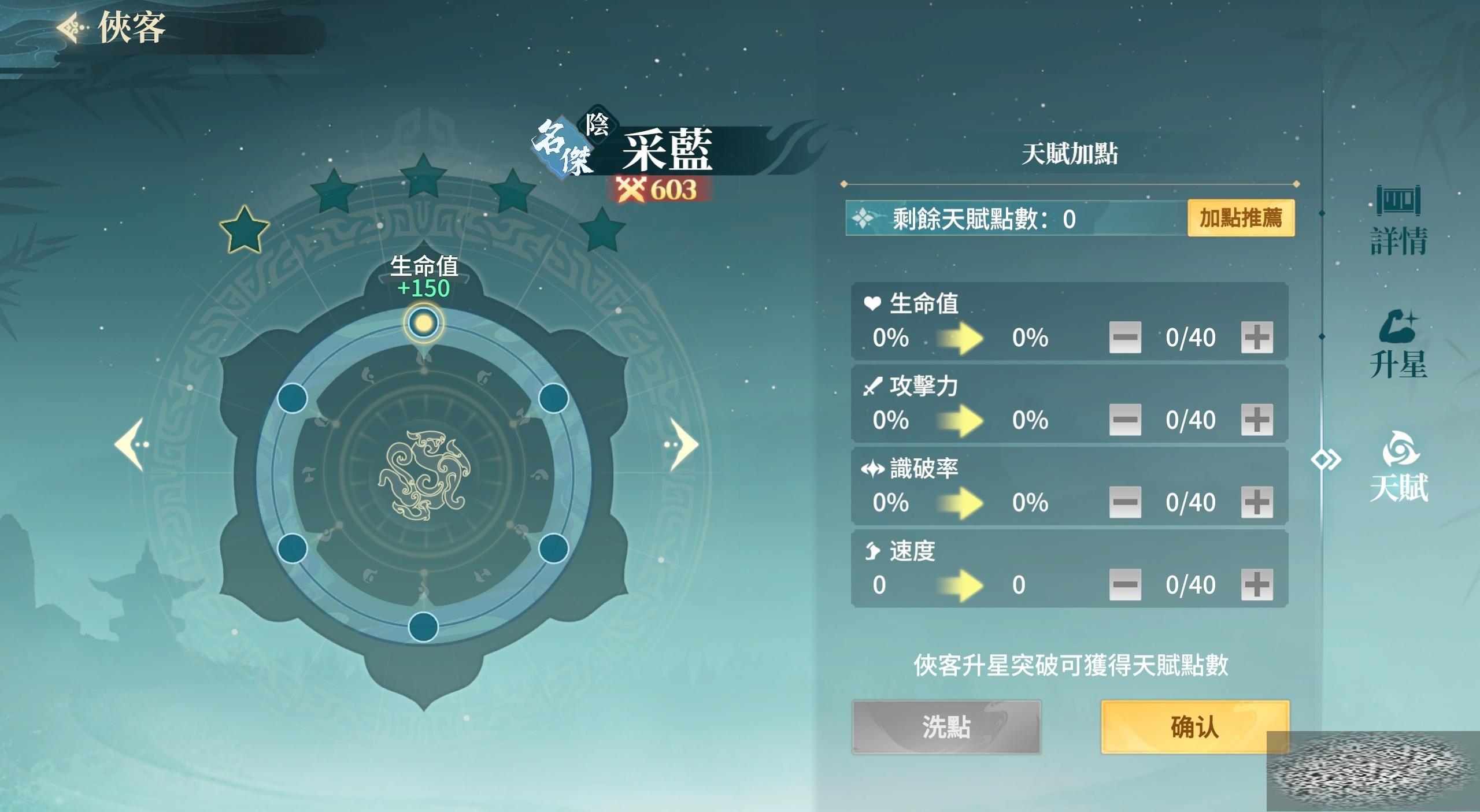Viewport: 1480px width, 812px height.
Task: Select the 天賦 tab
Action: coord(1398,468)
